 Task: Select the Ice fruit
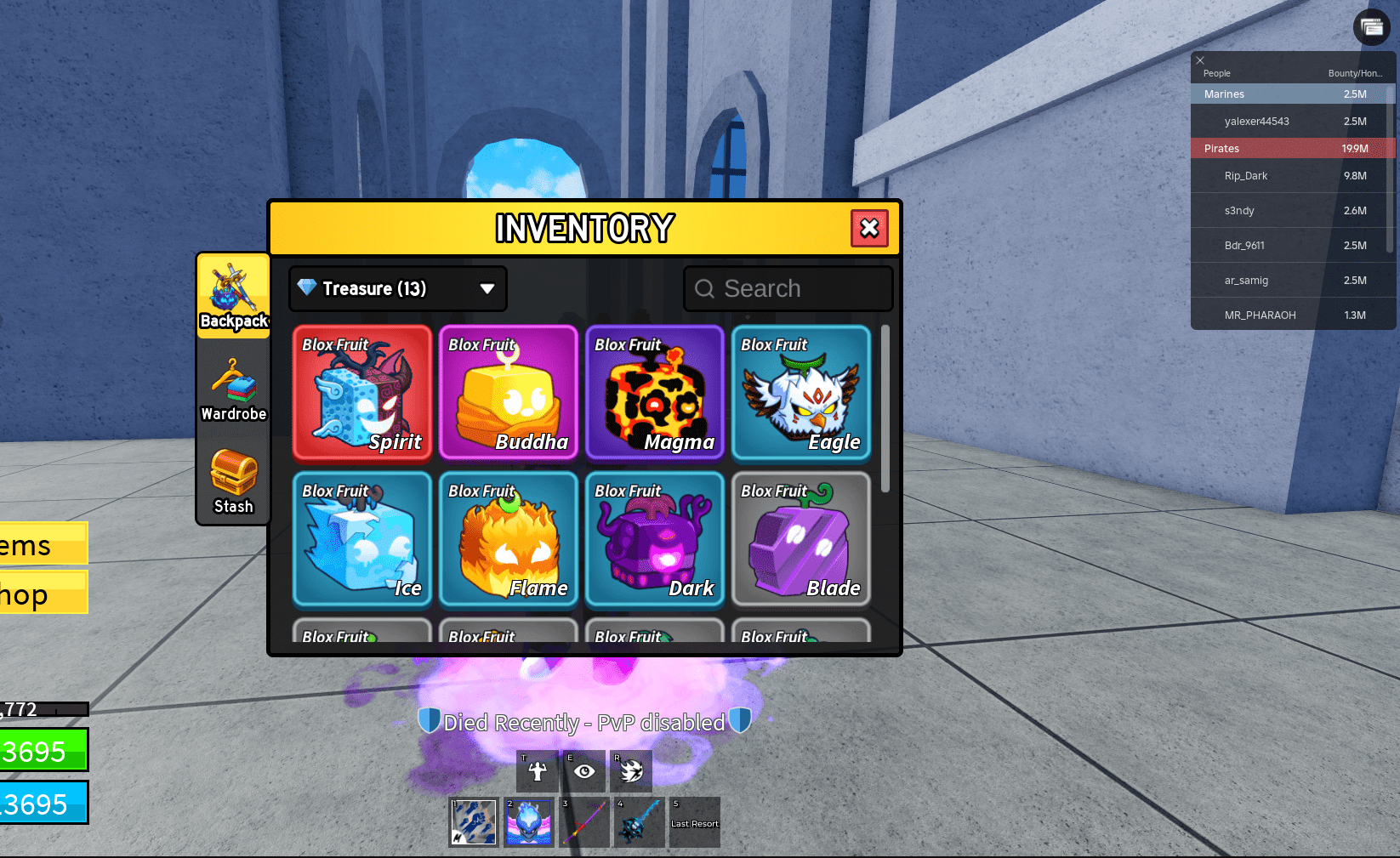point(361,539)
